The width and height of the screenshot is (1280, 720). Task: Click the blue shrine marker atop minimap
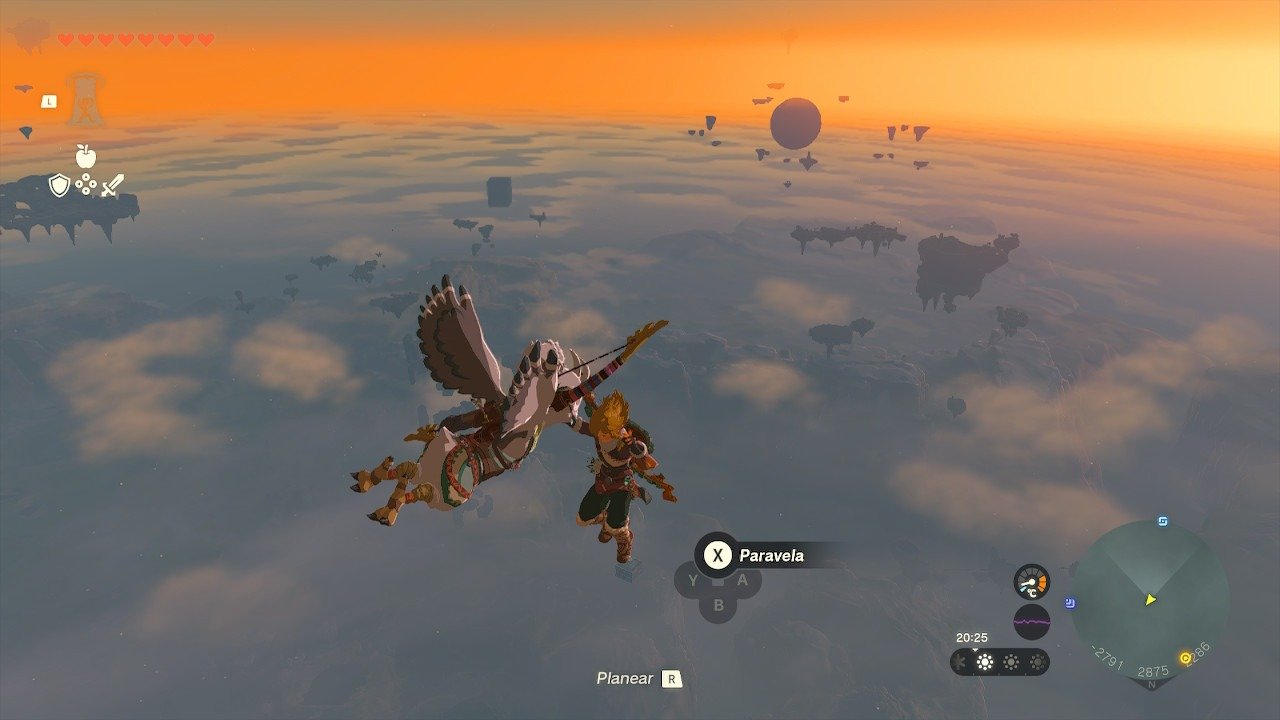(x=1163, y=522)
